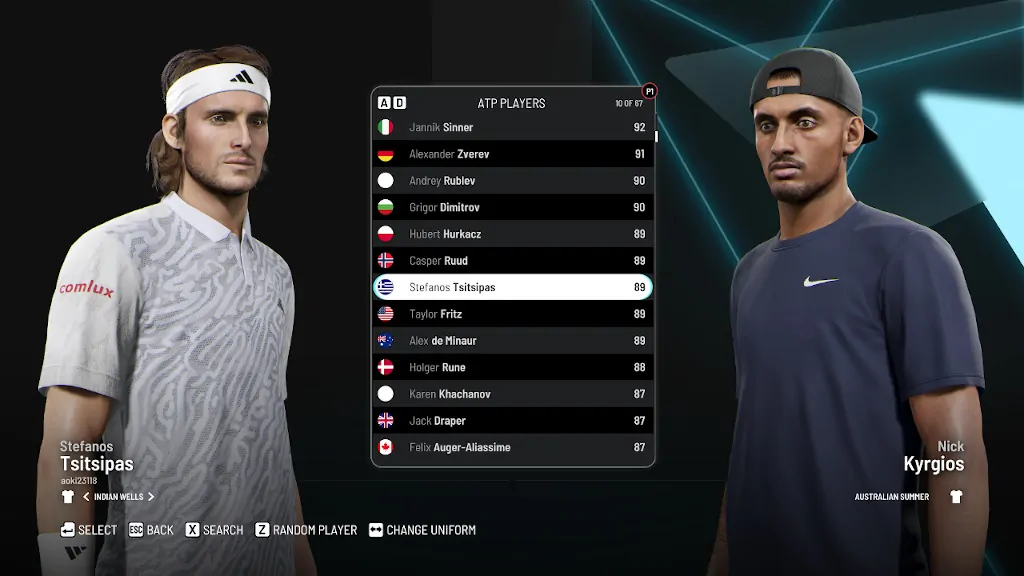
Task: Pick Jack Draper in the ATP list
Action: tap(512, 421)
